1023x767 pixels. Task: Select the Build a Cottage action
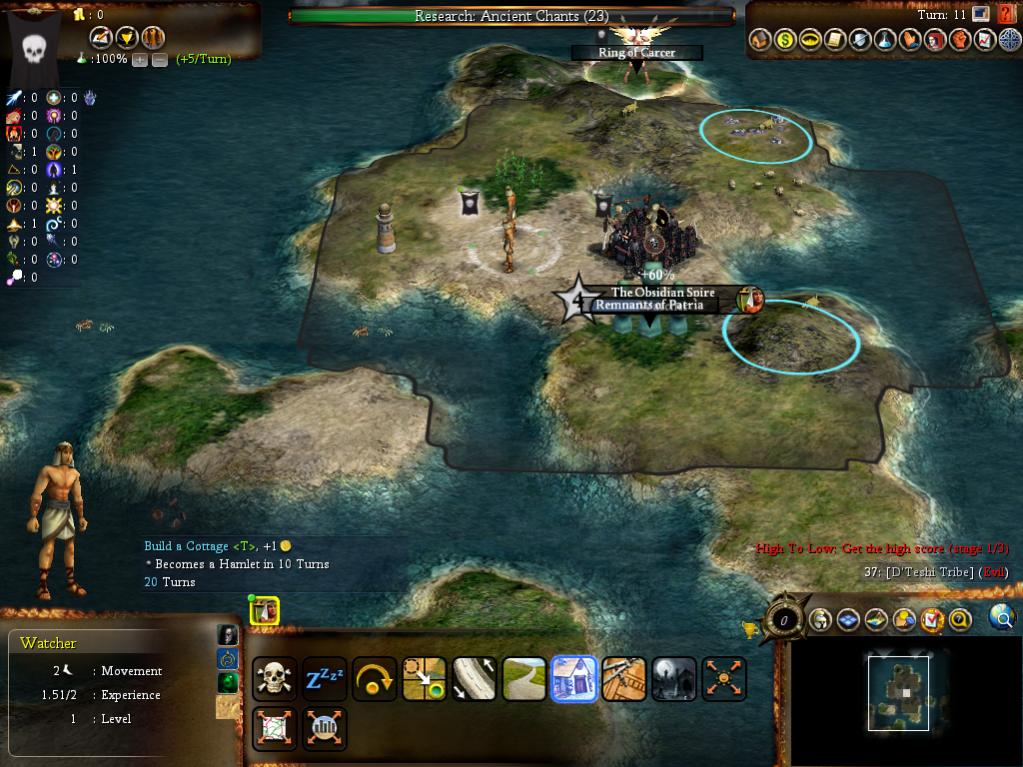[574, 678]
